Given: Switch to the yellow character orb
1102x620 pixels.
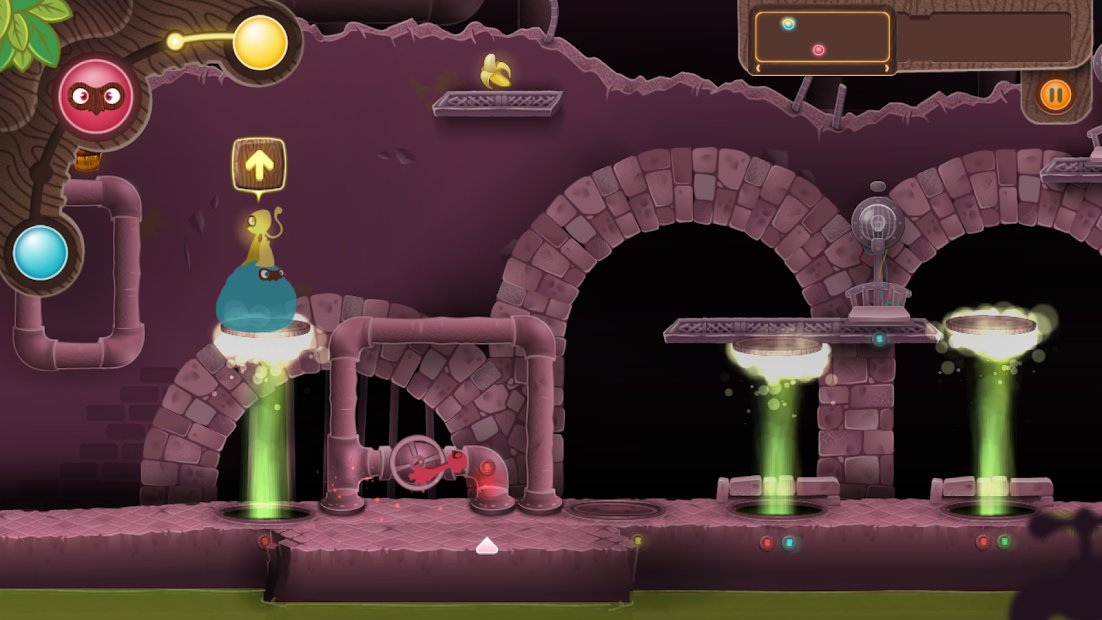Looking at the screenshot, I should pos(260,43).
